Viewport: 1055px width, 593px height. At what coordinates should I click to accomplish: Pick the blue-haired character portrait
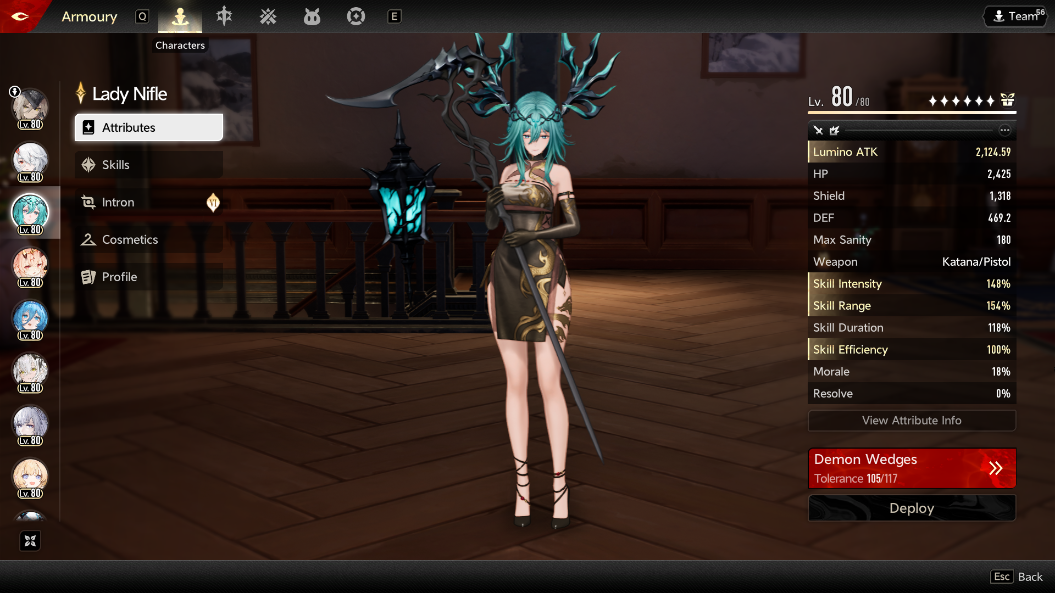pyautogui.click(x=30, y=318)
